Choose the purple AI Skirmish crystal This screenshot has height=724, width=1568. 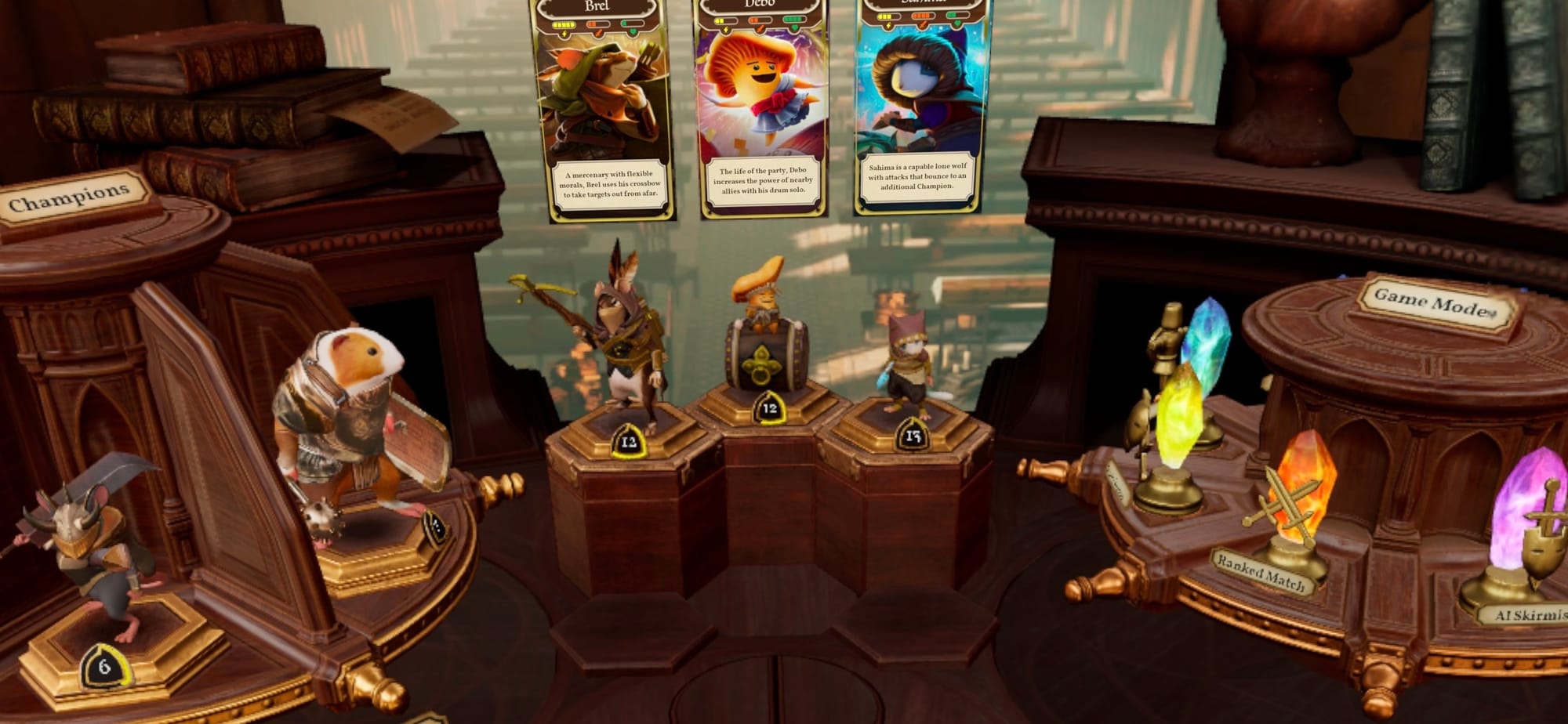click(x=1525, y=509)
